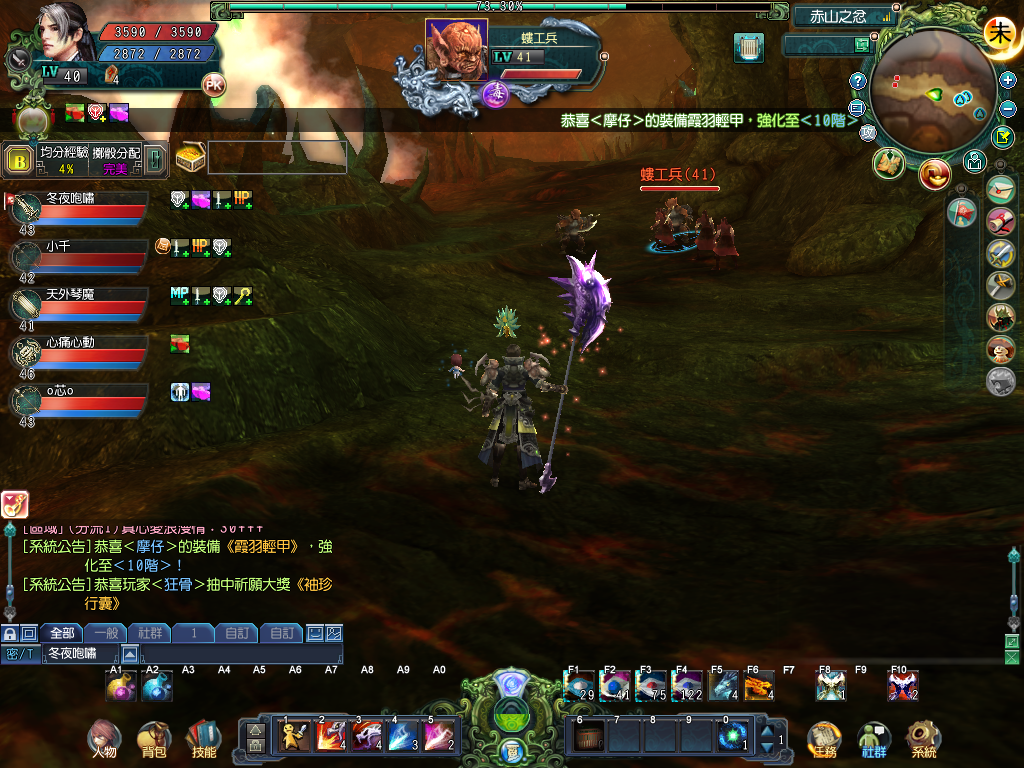Use the F1 hotkey item with count 29
The width and height of the screenshot is (1024, 768).
(x=579, y=686)
